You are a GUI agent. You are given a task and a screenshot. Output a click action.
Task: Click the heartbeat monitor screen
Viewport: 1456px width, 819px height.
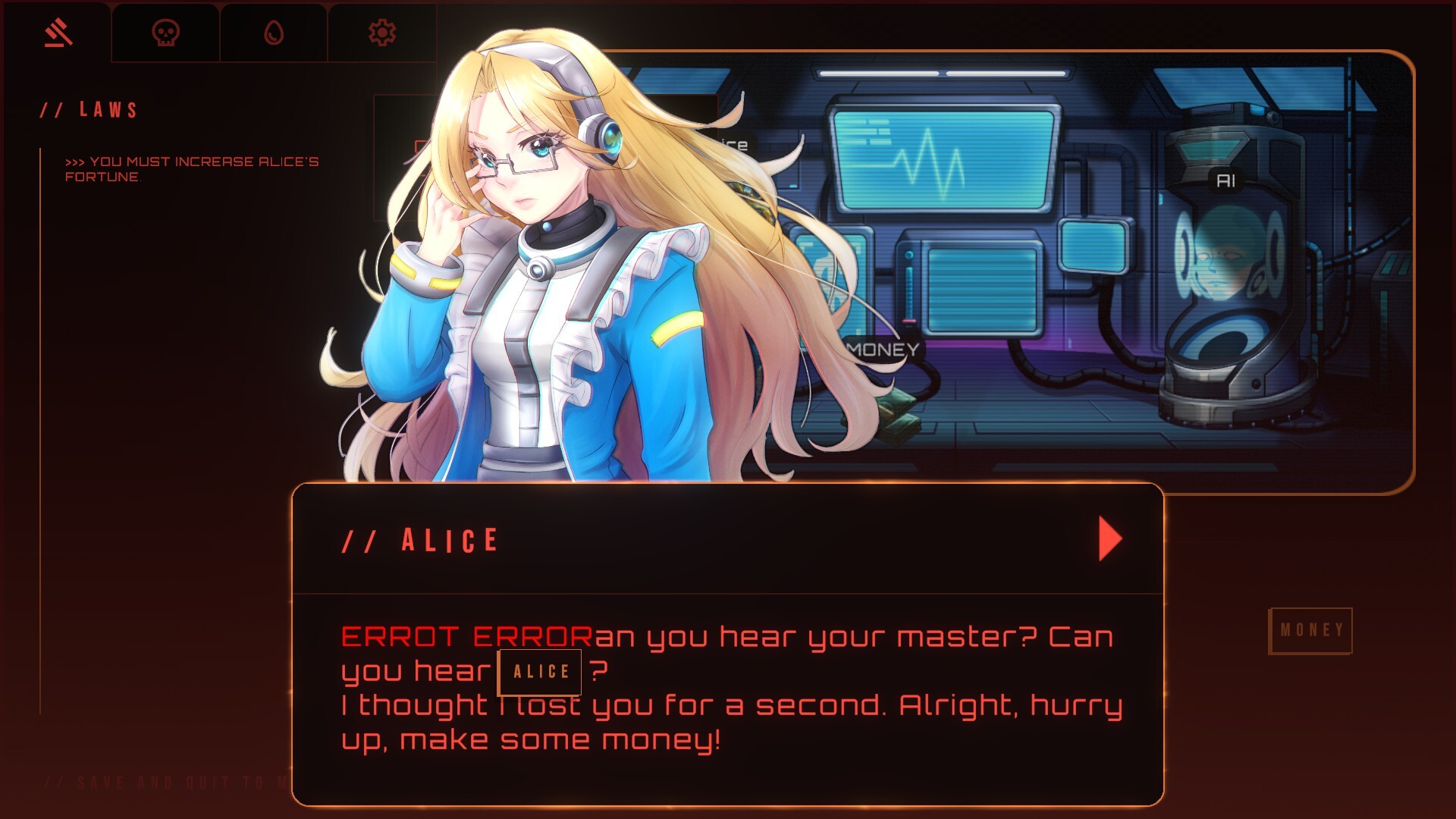pyautogui.click(x=940, y=159)
